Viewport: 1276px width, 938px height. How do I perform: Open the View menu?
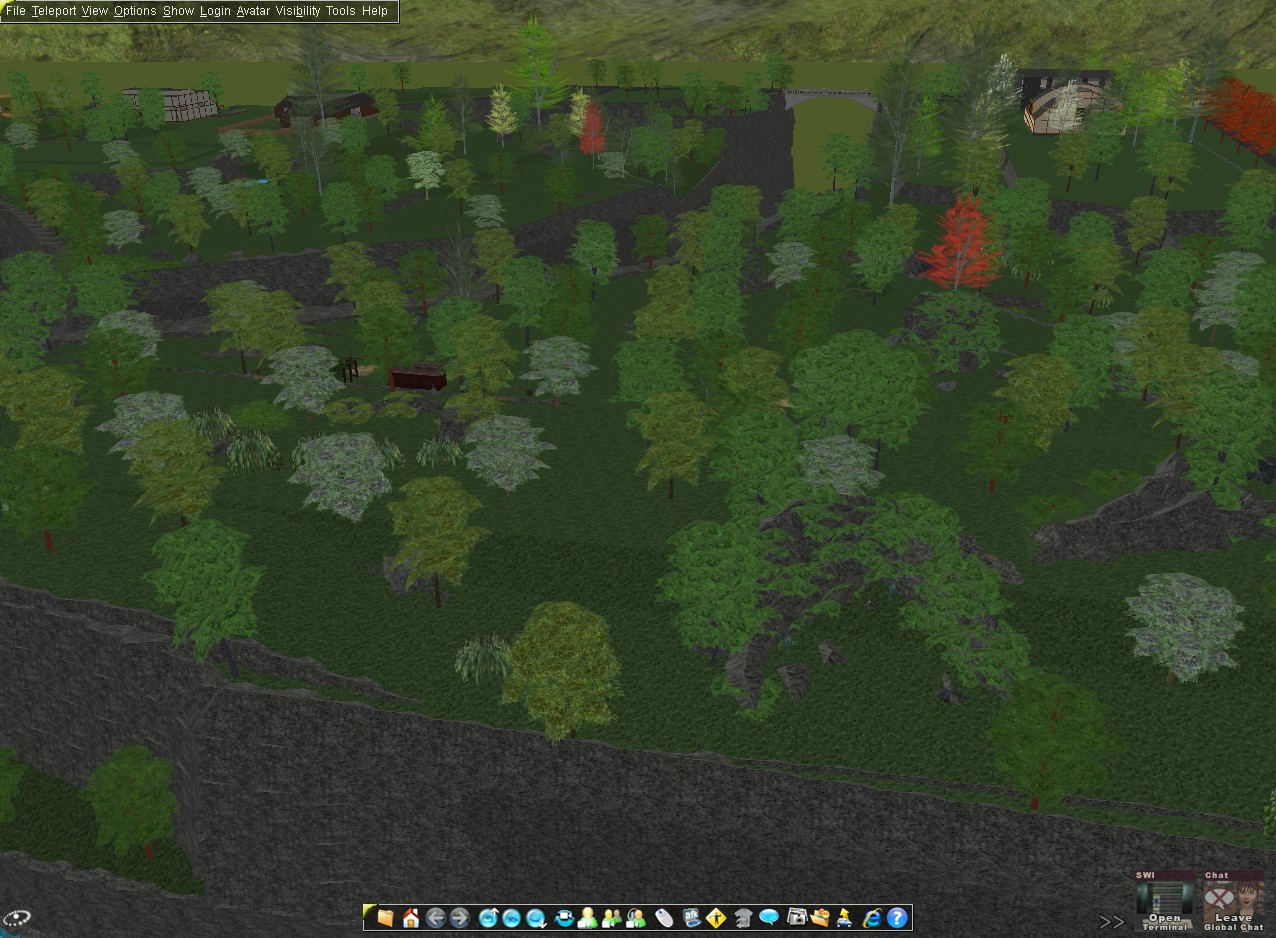coord(95,11)
